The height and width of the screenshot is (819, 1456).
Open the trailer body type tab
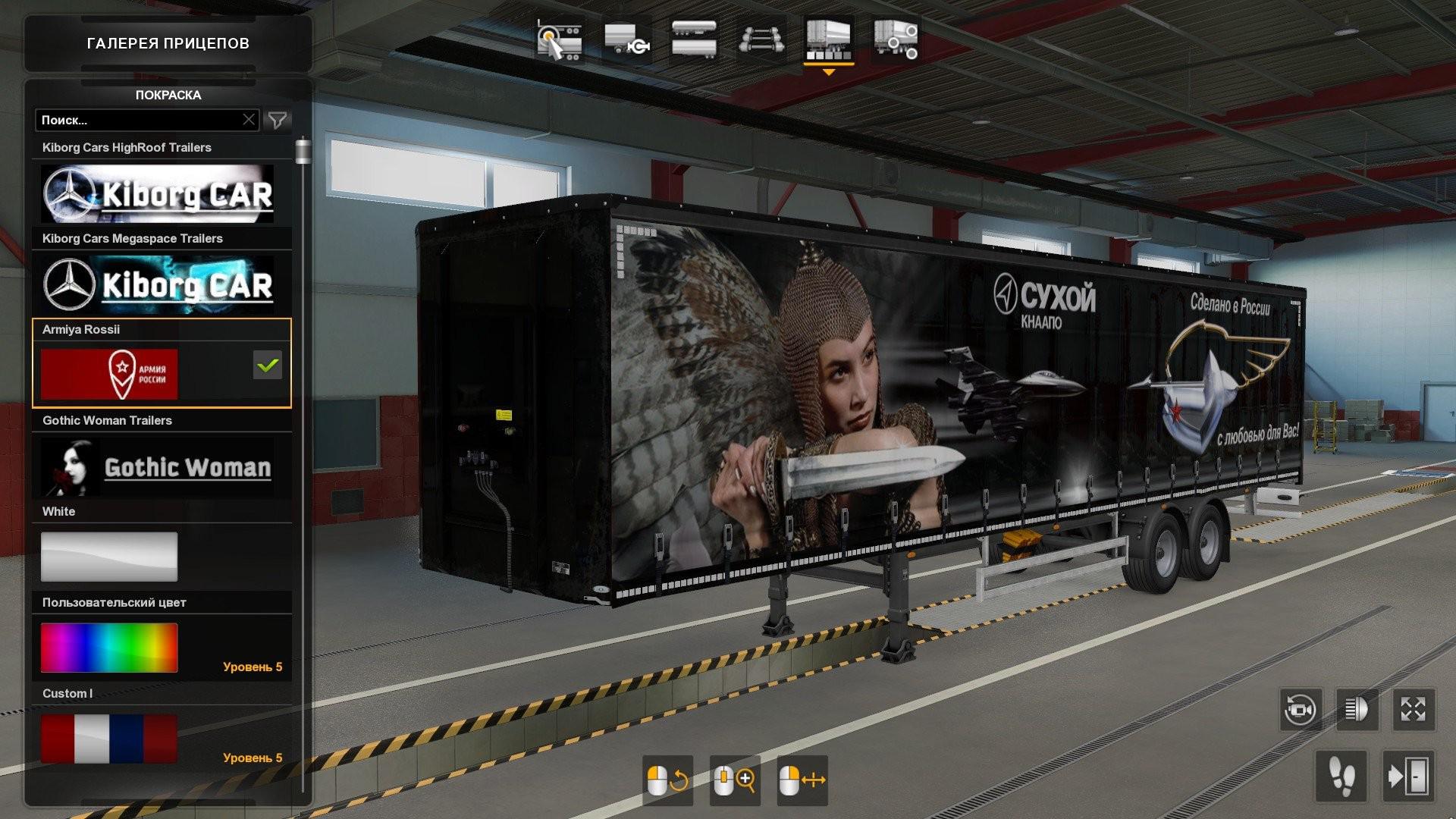[693, 39]
